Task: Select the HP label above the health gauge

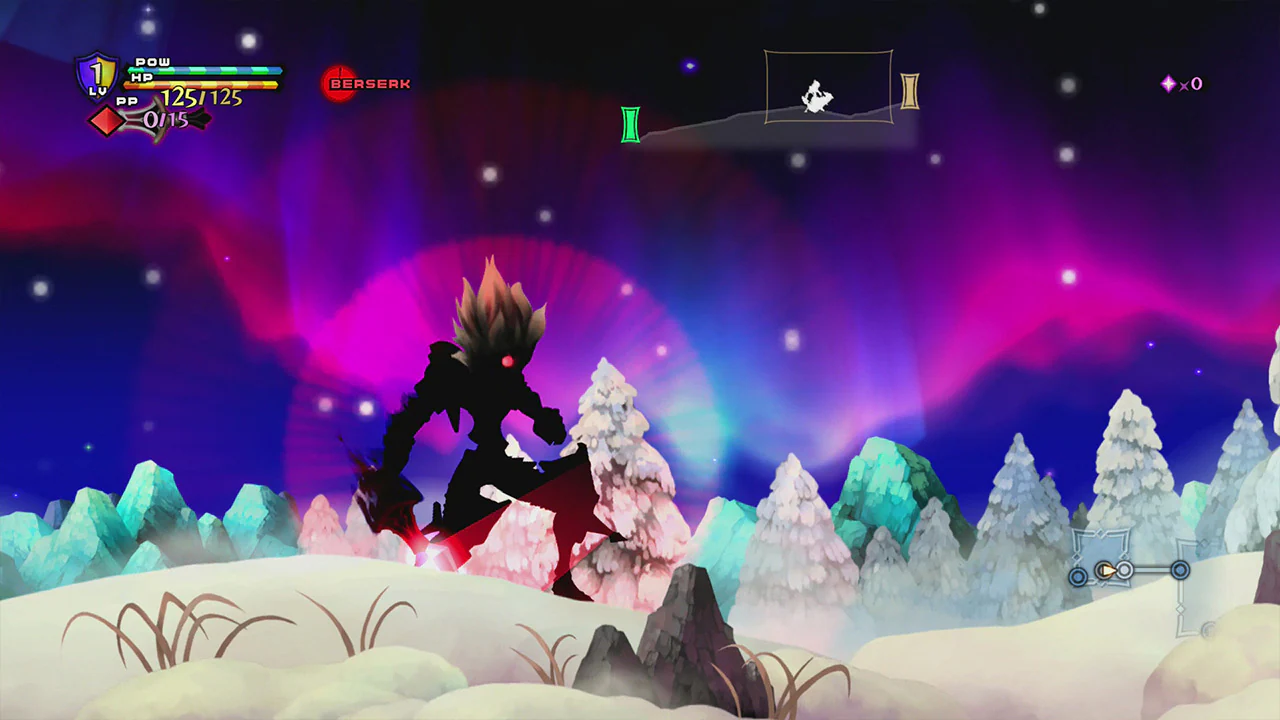Action: (x=143, y=78)
